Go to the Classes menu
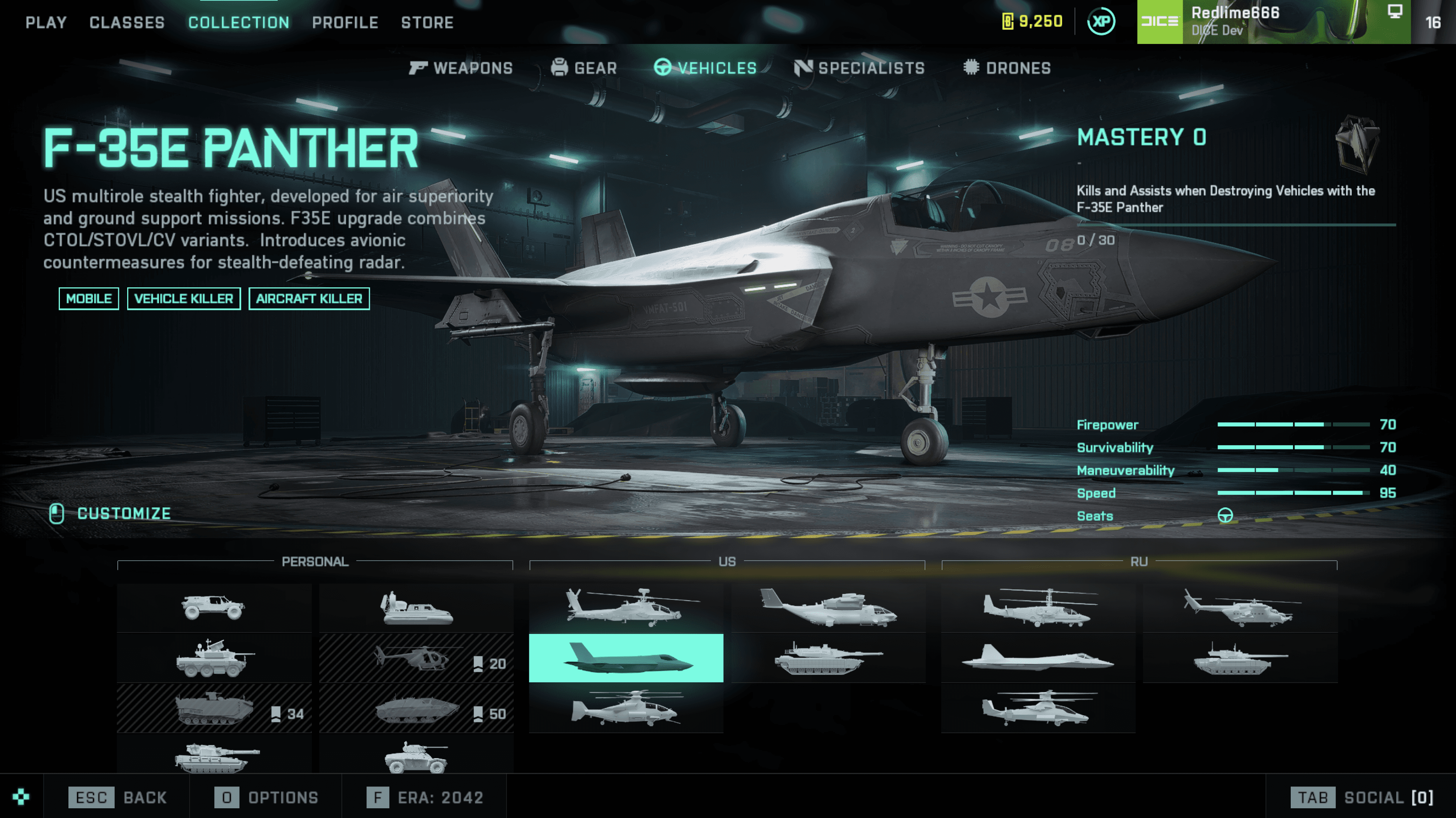This screenshot has height=818, width=1456. [127, 23]
